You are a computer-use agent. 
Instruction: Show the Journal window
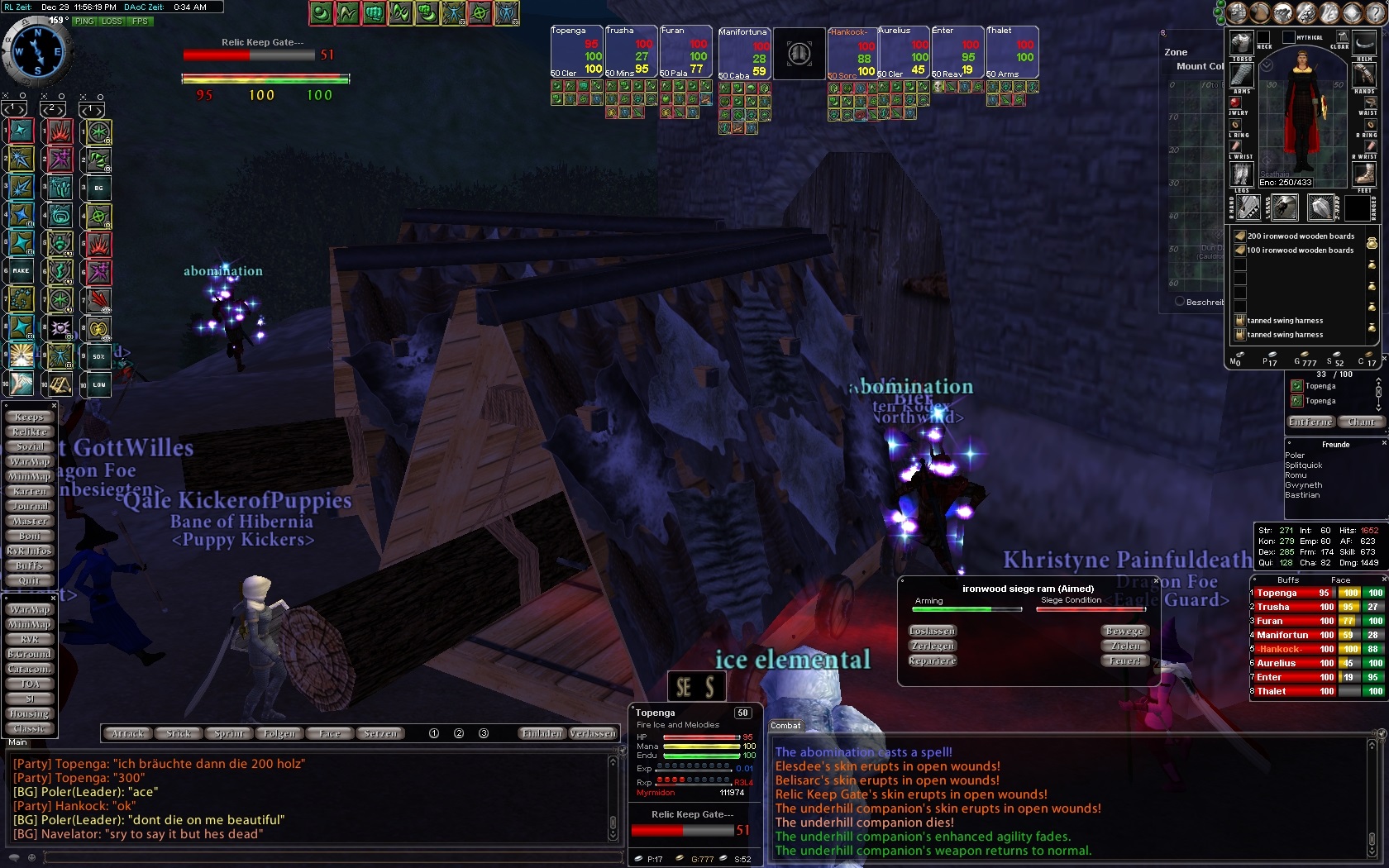point(30,507)
